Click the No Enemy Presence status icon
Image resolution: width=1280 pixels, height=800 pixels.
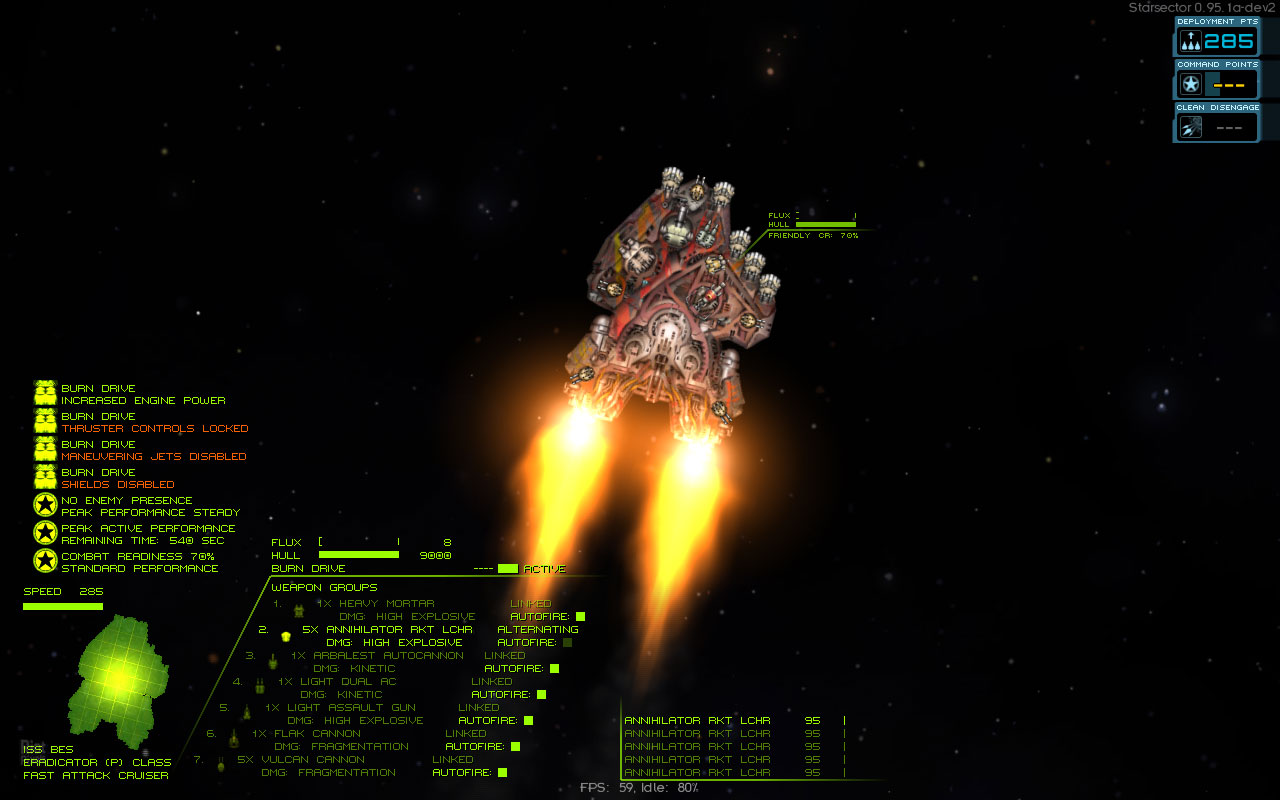tap(45, 506)
